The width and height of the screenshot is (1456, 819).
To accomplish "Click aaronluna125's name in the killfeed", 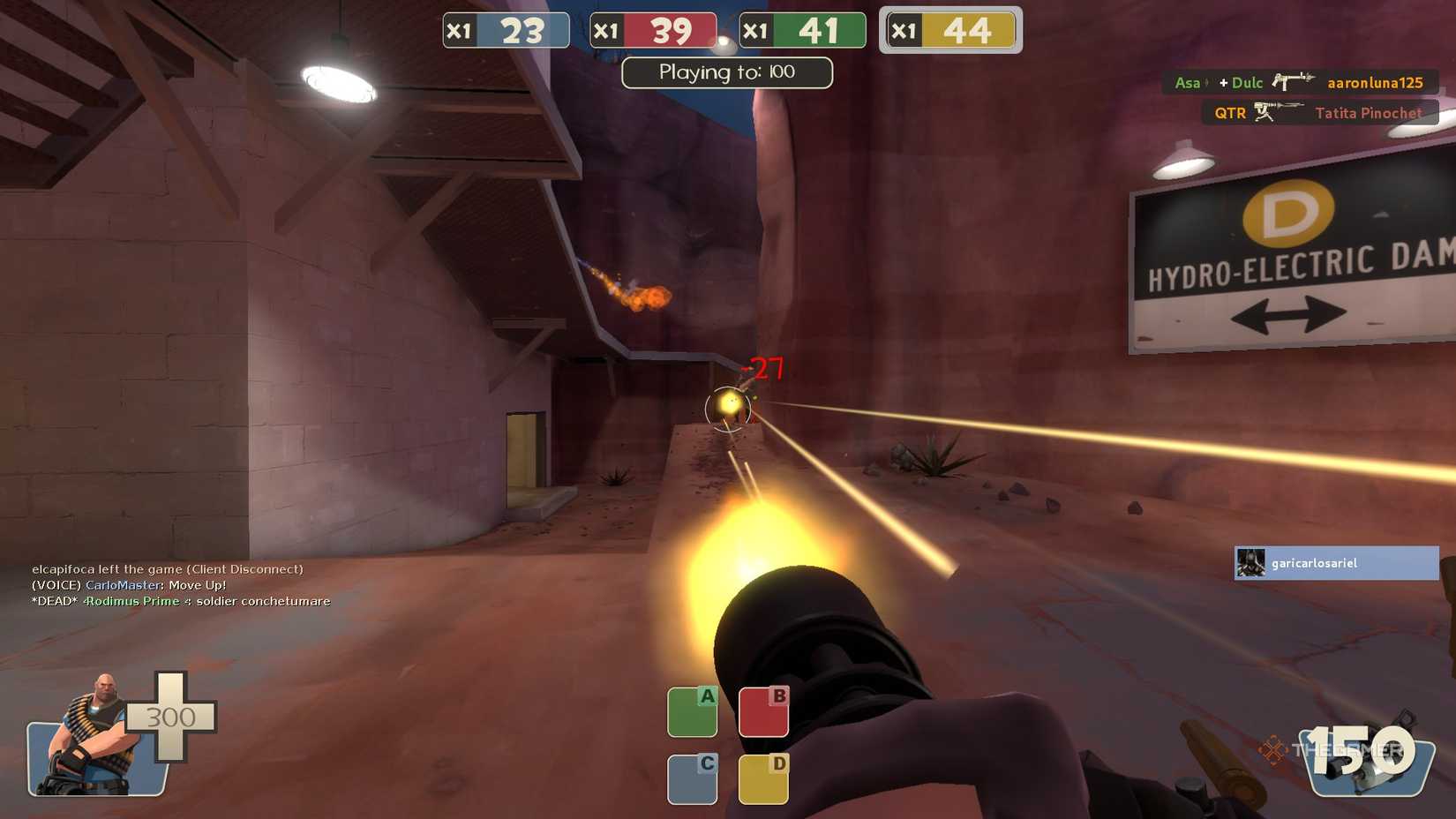I will [1374, 82].
